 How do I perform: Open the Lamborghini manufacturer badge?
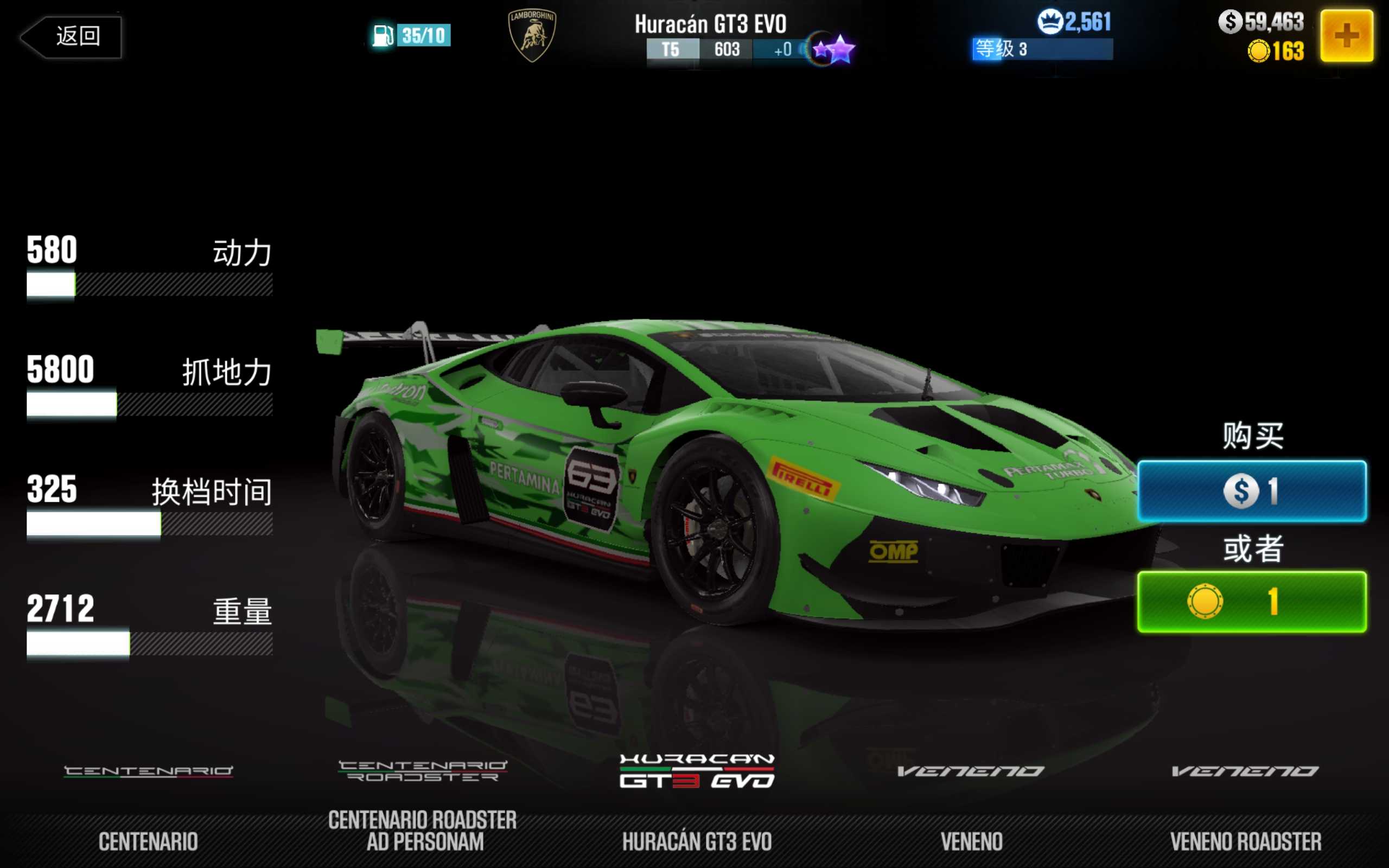[x=532, y=36]
